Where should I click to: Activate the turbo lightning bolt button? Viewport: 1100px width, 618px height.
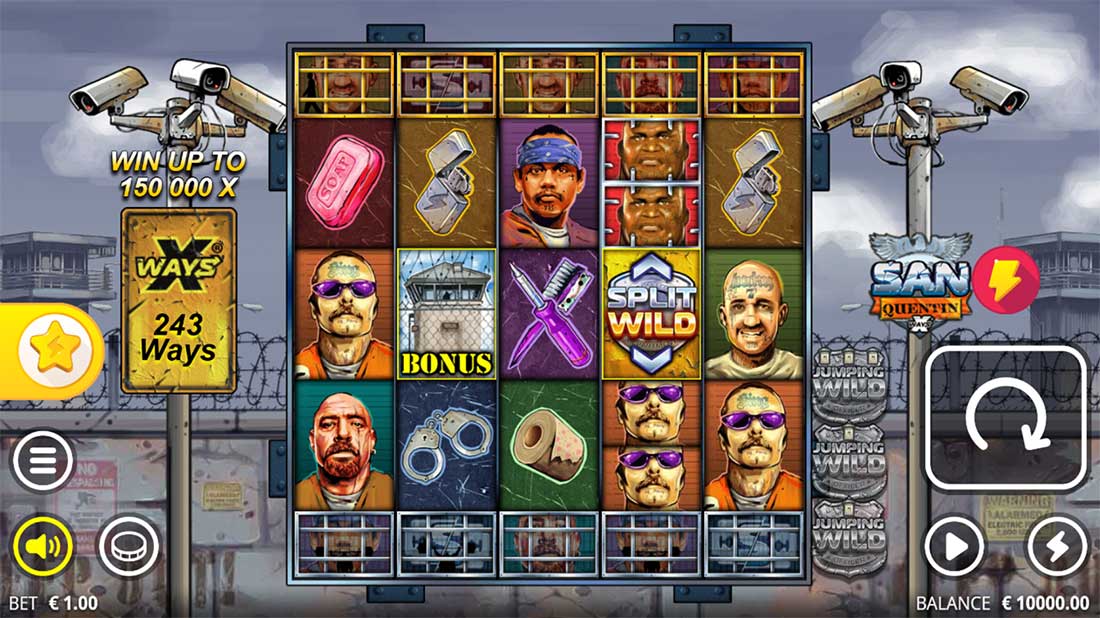pos(1058,546)
